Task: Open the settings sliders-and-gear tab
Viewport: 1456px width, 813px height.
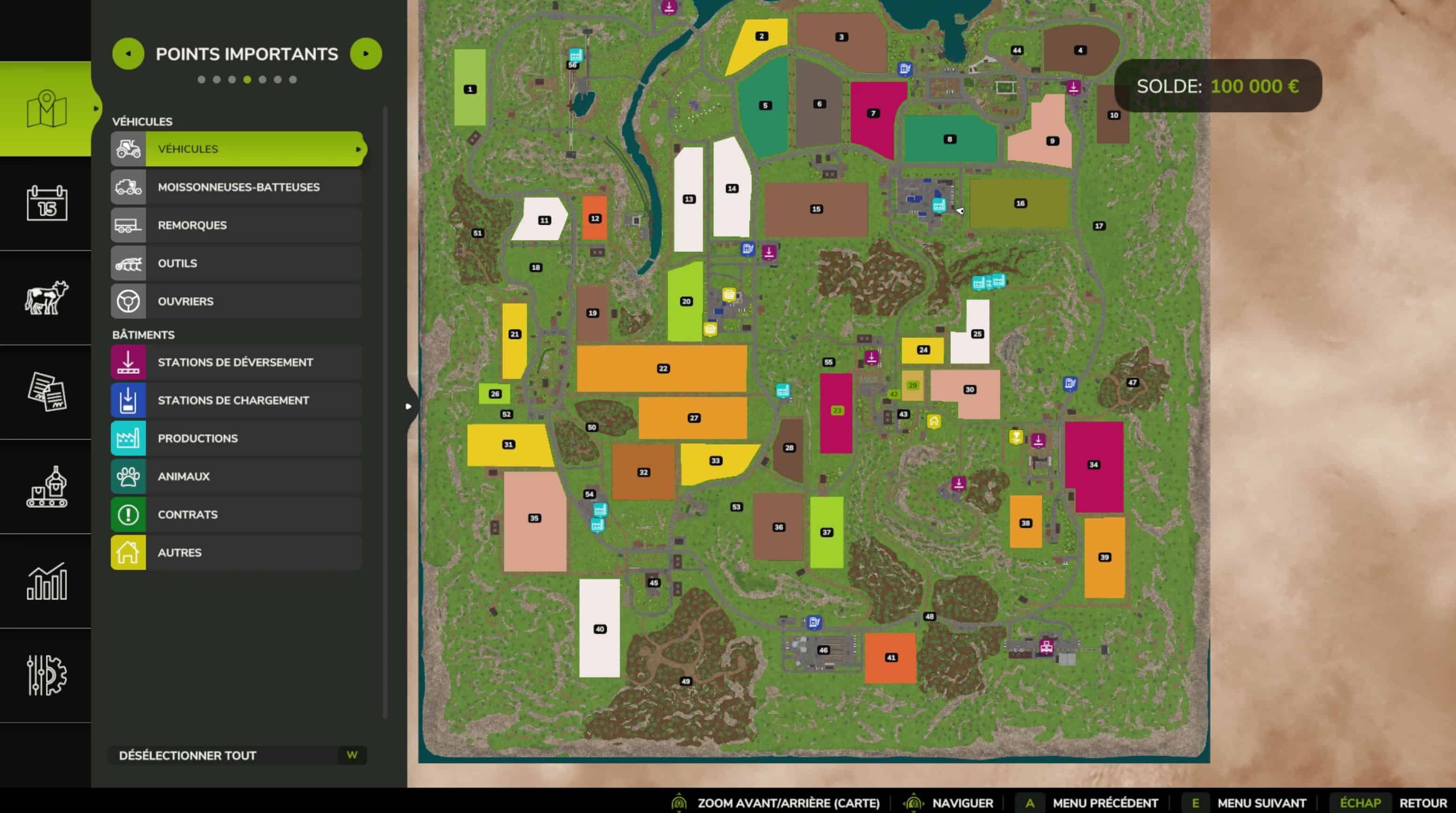Action: tap(46, 675)
